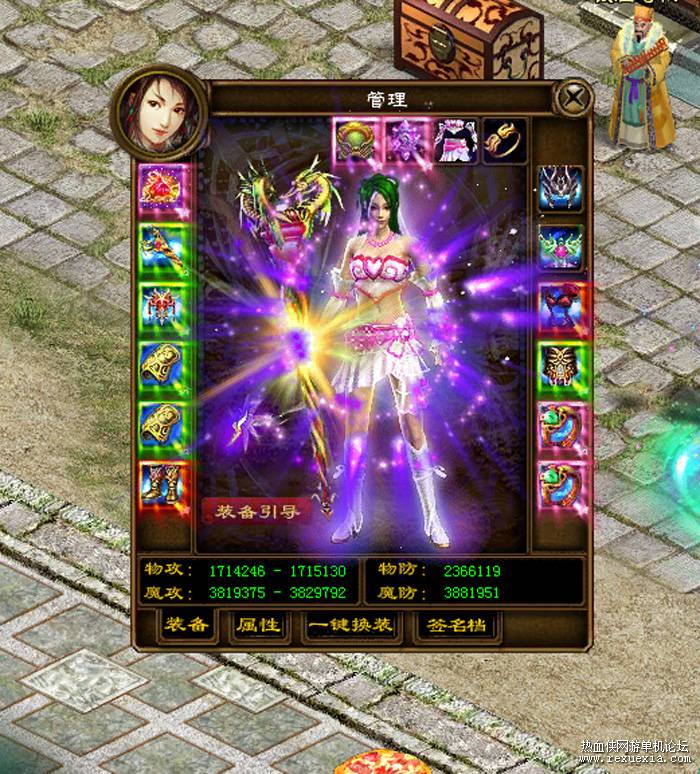Pick the golden ring slot
The height and width of the screenshot is (774, 700).
tap(502, 139)
